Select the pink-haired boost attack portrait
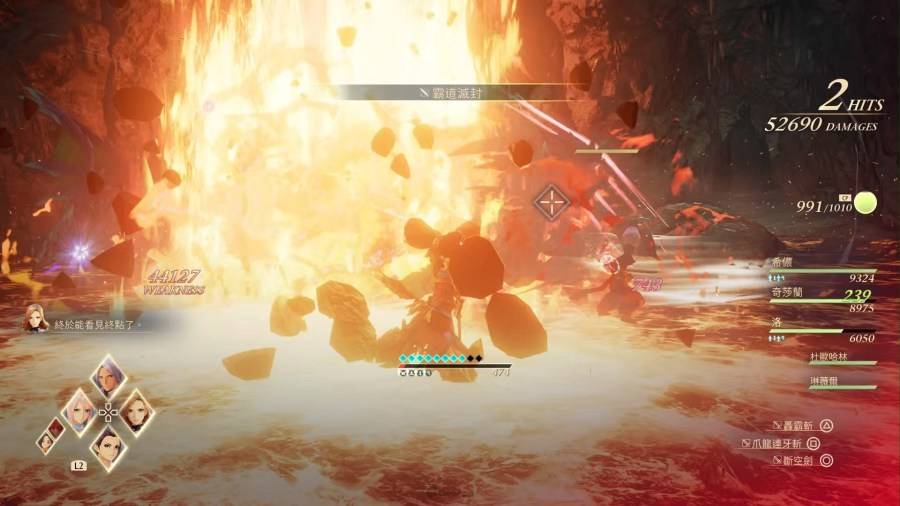Screen dimensions: 900x506 (79, 409)
